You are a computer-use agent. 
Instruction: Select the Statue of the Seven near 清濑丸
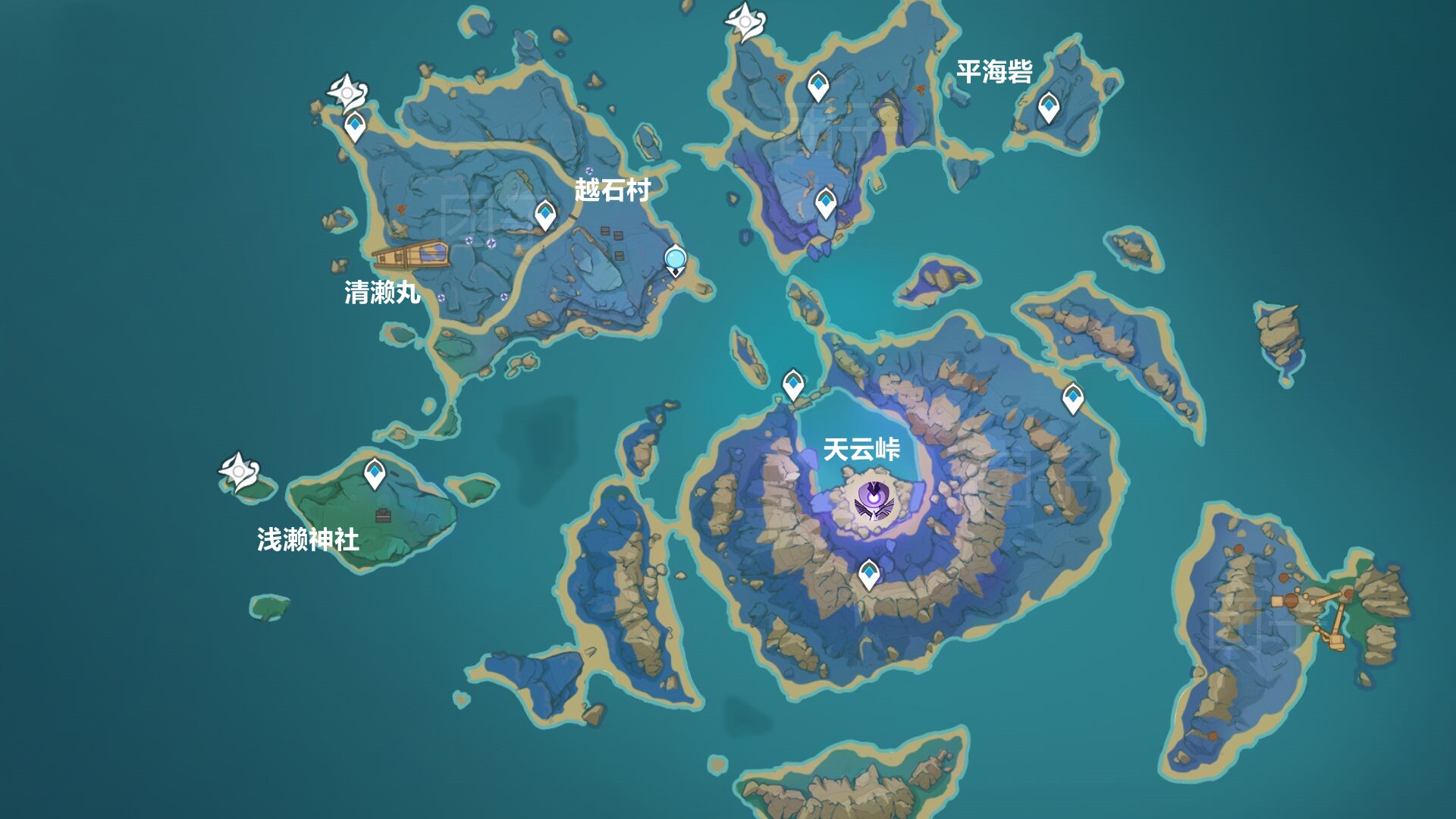point(348,93)
